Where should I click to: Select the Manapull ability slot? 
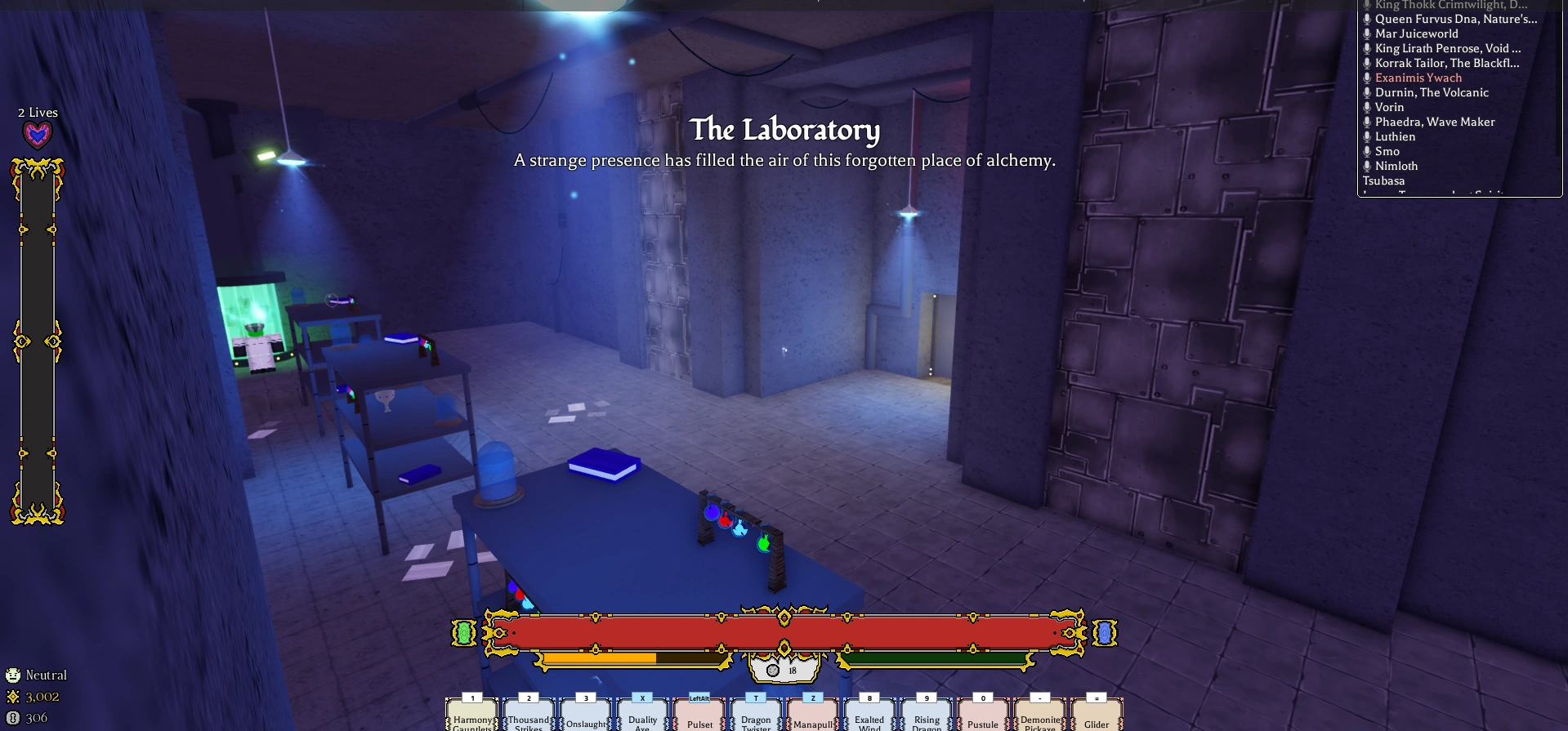pos(812,717)
